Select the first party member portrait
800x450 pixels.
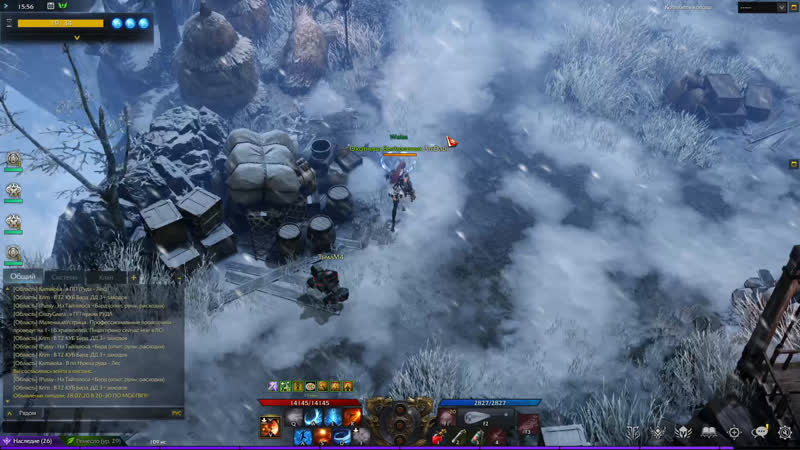pyautogui.click(x=14, y=160)
